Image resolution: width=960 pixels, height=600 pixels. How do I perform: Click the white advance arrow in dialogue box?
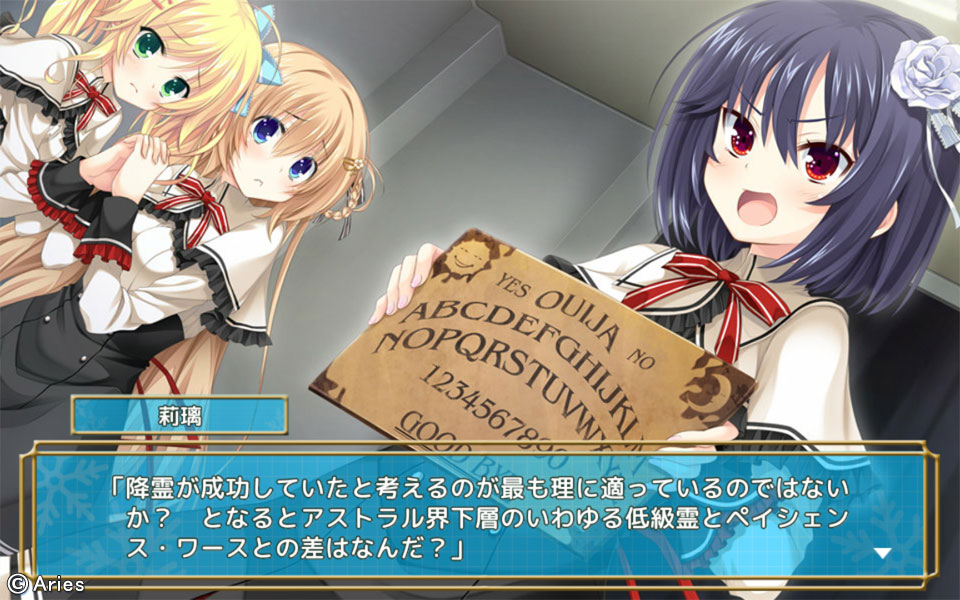click(x=882, y=552)
